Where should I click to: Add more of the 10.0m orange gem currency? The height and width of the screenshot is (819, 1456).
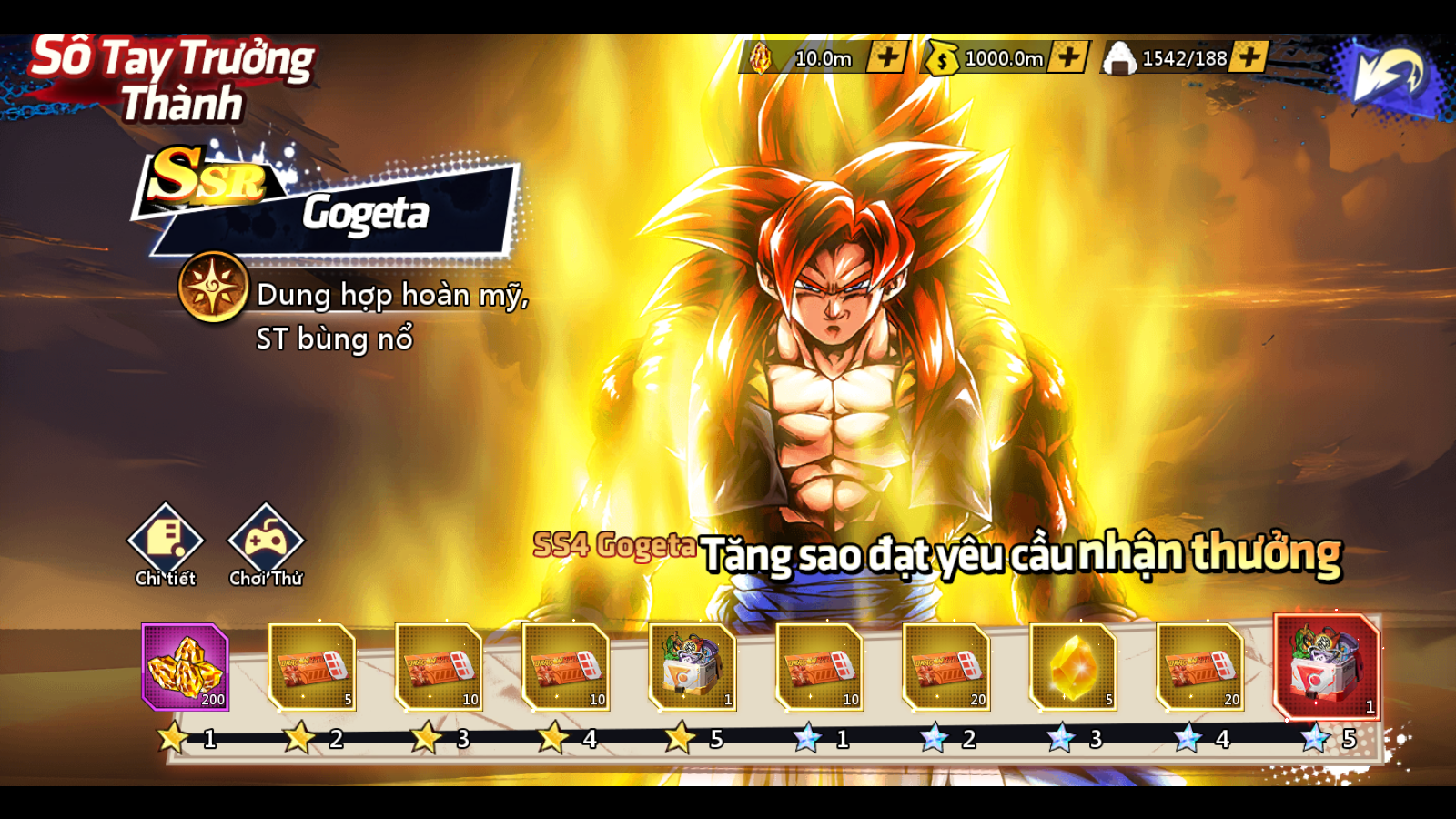pos(886,57)
